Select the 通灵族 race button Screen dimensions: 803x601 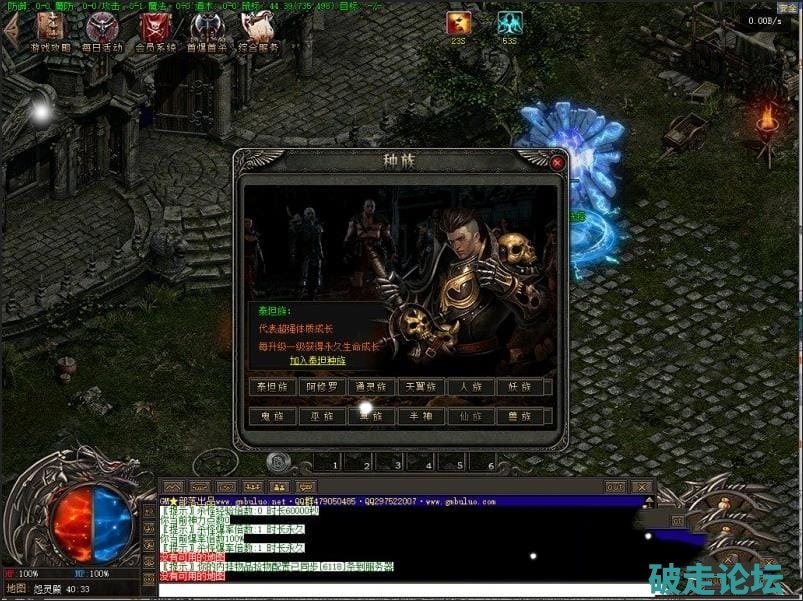click(x=372, y=386)
